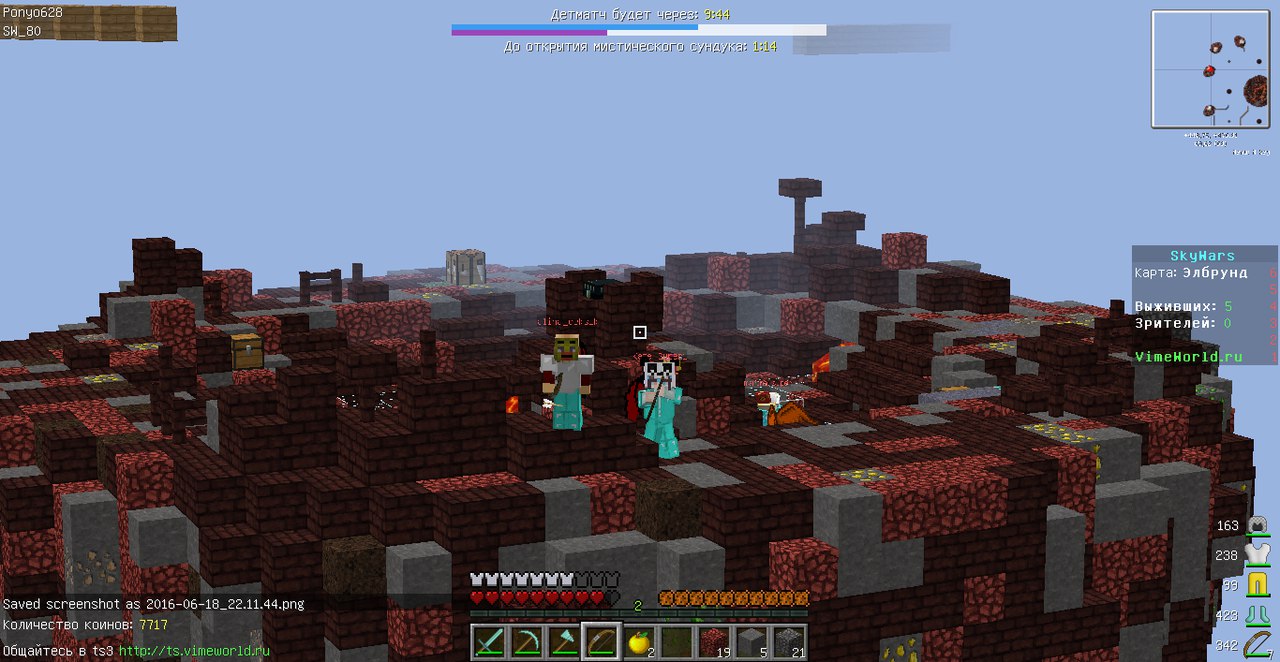The image size is (1280, 662).
Task: Click the SkyWars scoreboard panel title
Action: (x=1202, y=256)
